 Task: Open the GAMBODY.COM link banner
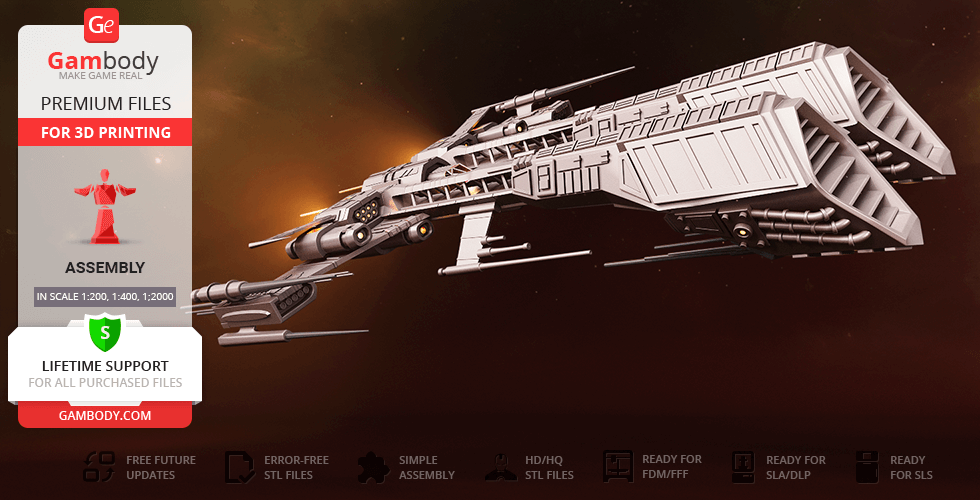[x=105, y=414]
